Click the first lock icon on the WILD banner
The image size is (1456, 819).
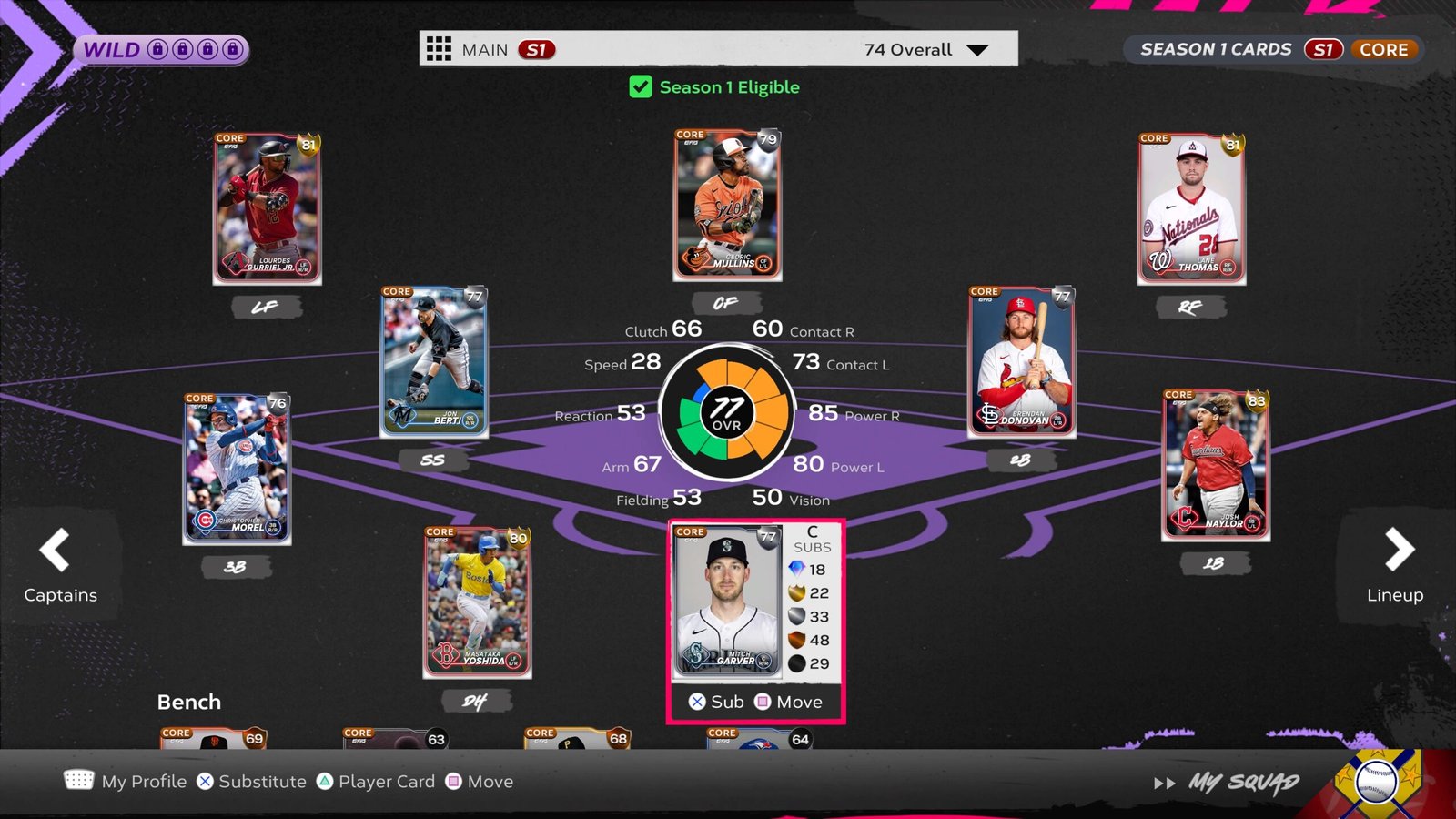pyautogui.click(x=159, y=50)
